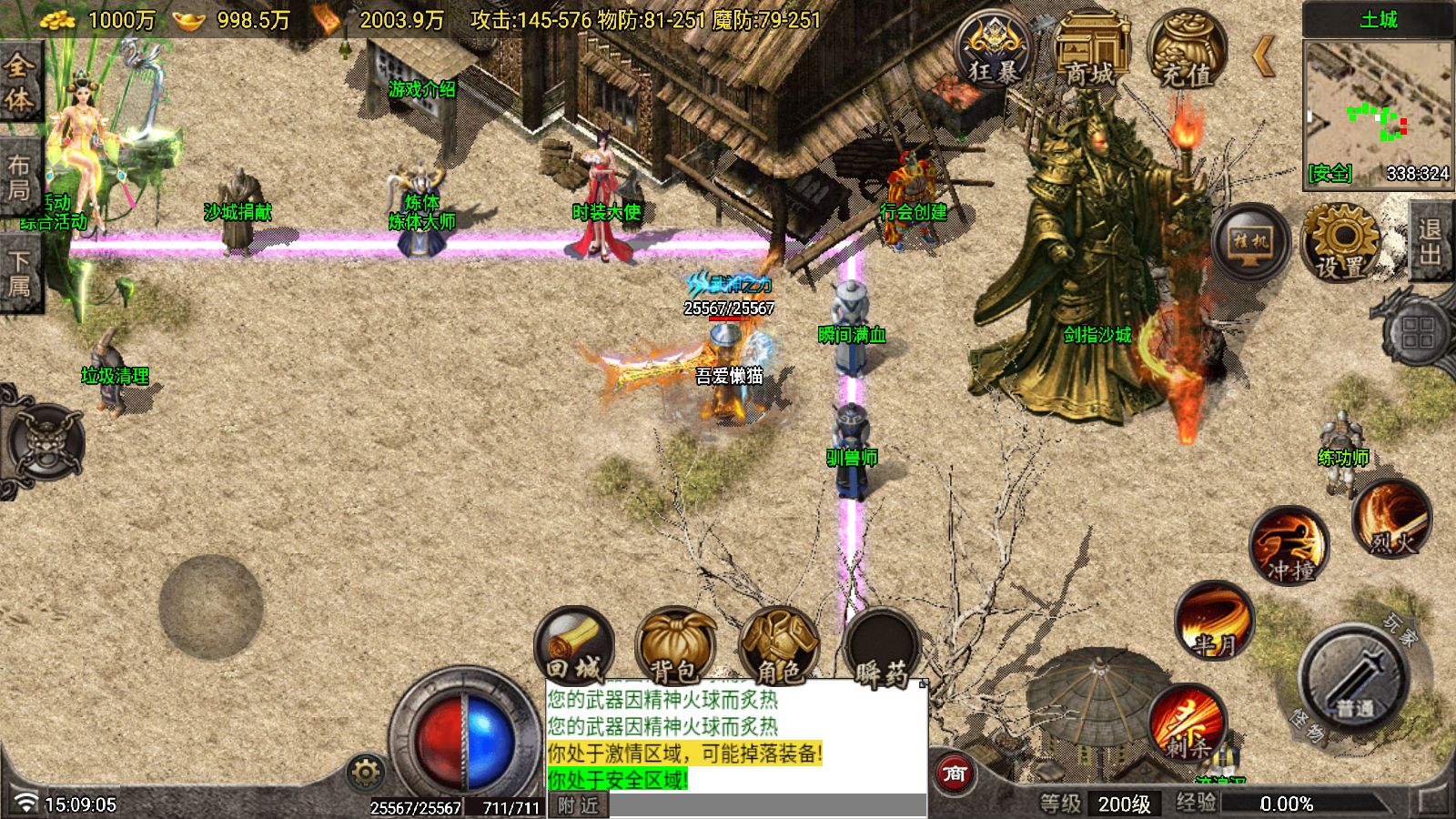Collapse the top menu with the arrow

[x=1263, y=56]
